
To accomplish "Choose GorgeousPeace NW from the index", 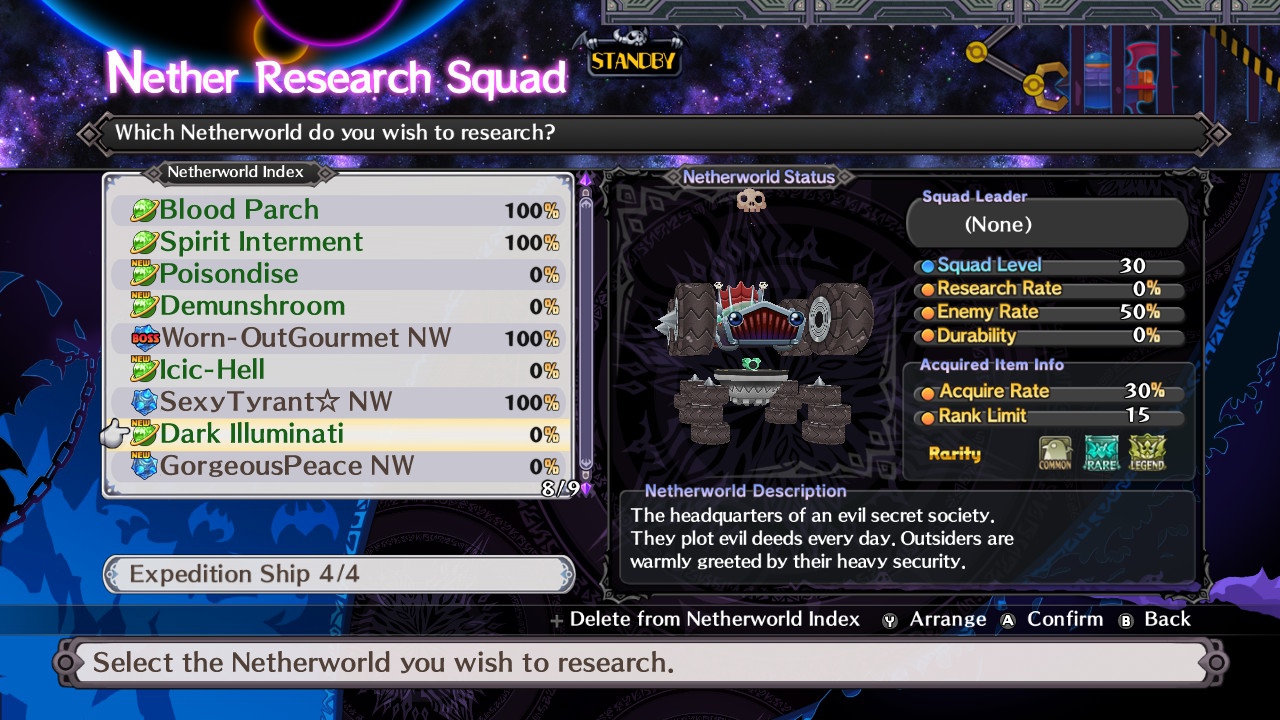I will pyautogui.click(x=338, y=466).
